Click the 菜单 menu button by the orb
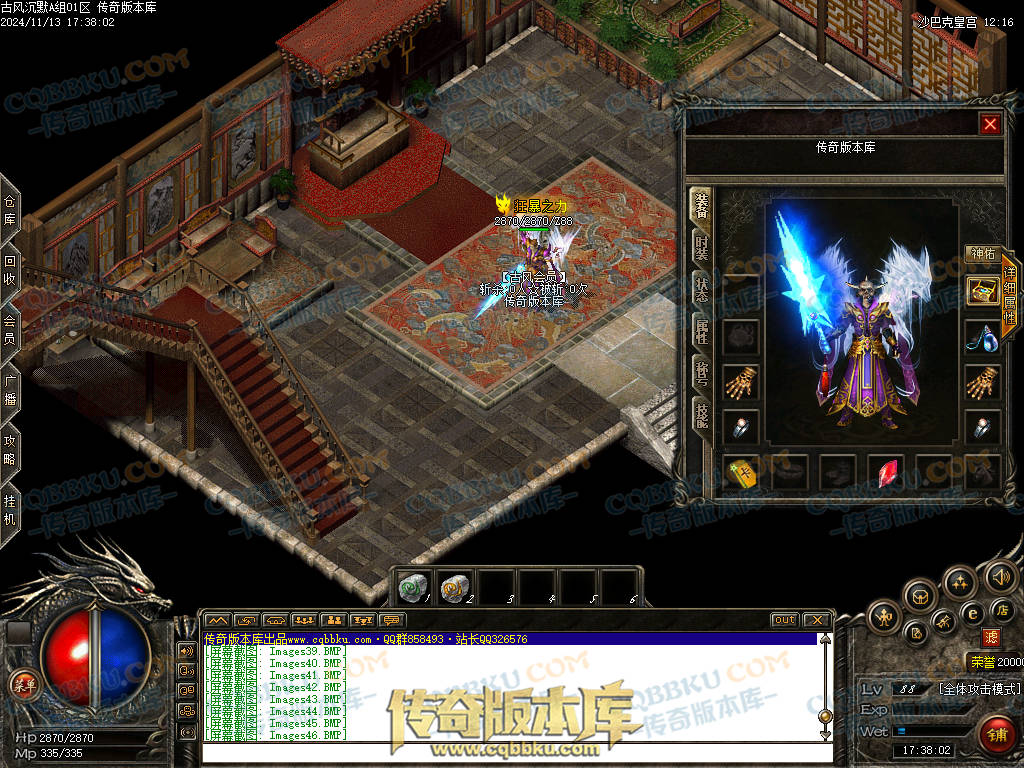1024x768 pixels. pyautogui.click(x=24, y=685)
